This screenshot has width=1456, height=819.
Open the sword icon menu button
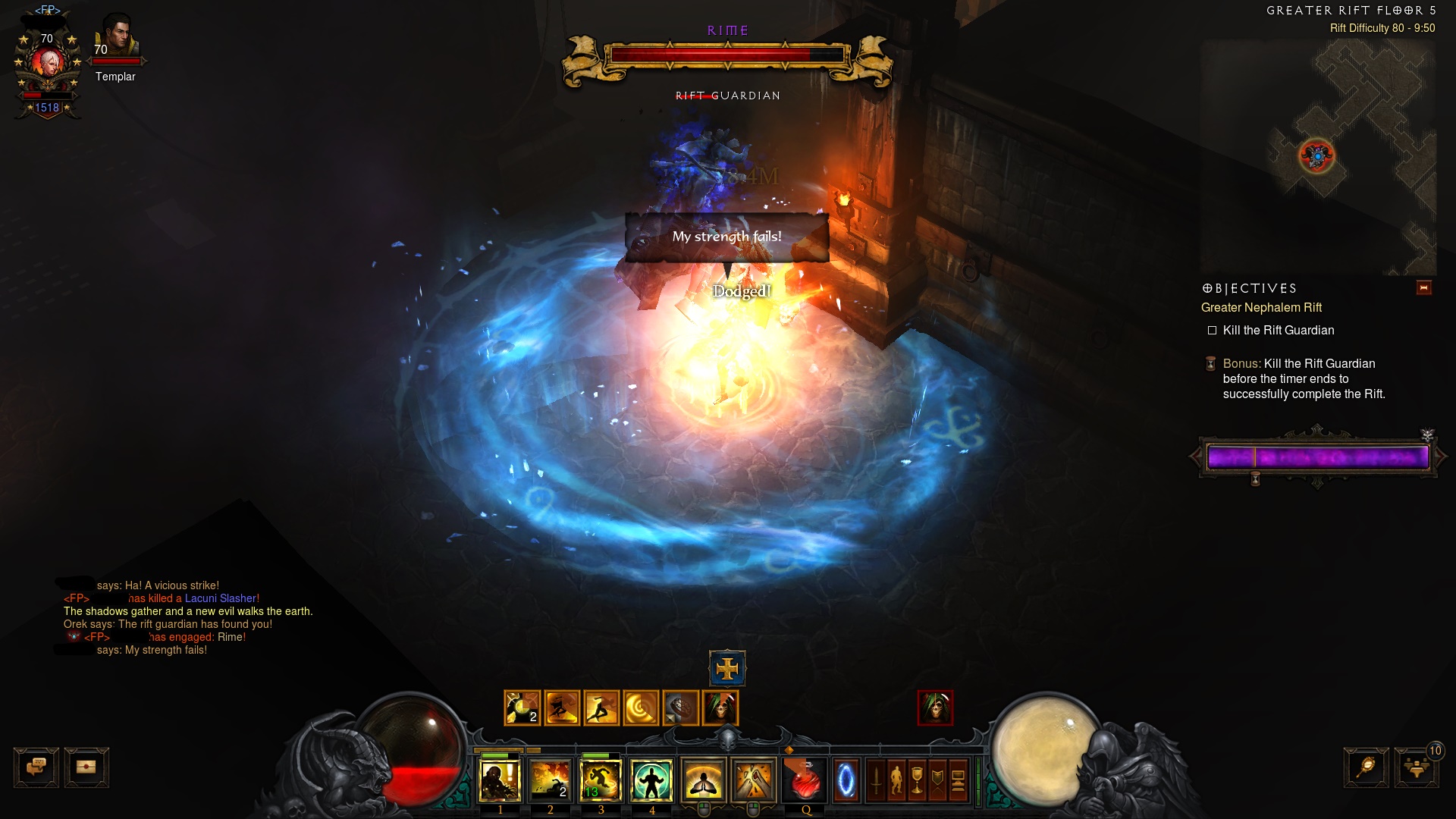point(876,780)
